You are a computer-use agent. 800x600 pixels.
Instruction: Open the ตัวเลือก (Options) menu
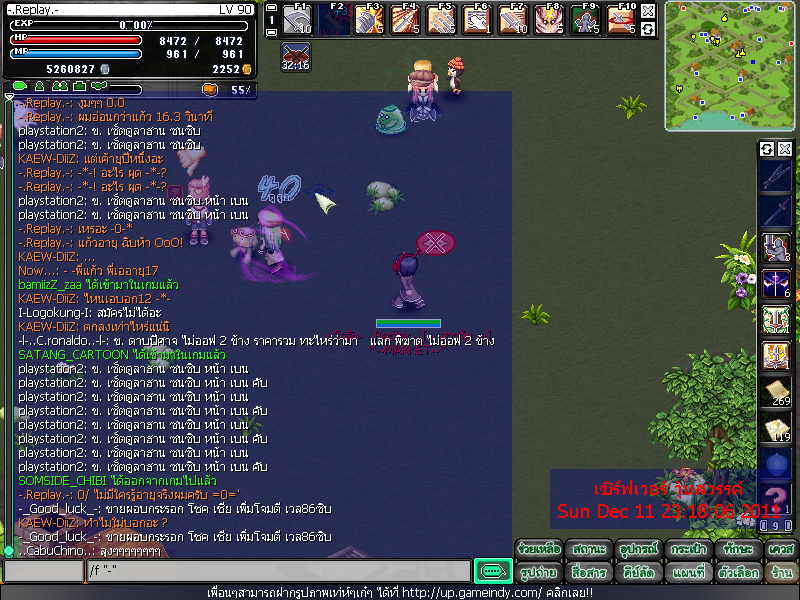coord(738,573)
